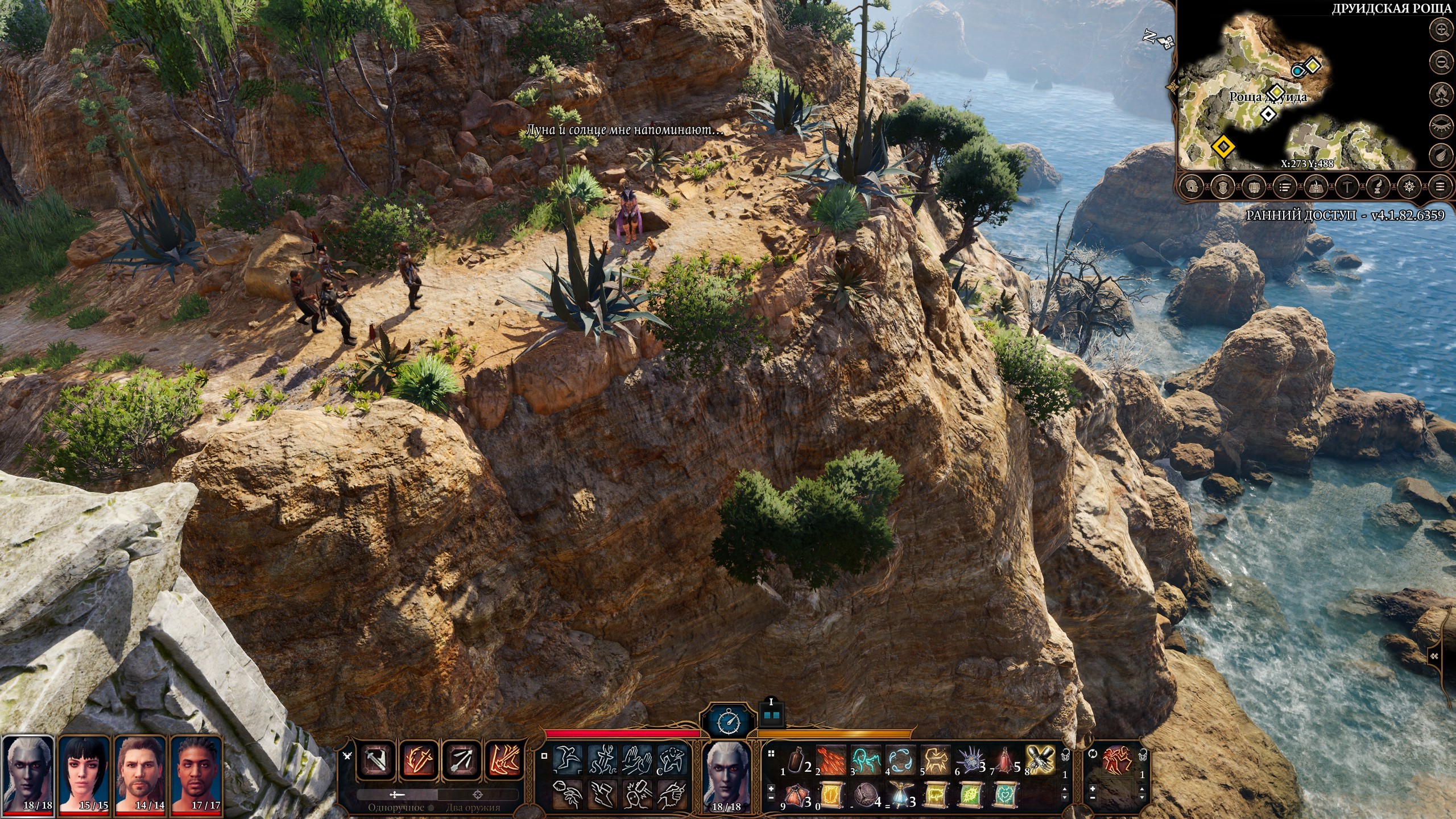Viewport: 1456px width, 819px height.
Task: Use the green scroll in the hotbar
Action: (970, 795)
